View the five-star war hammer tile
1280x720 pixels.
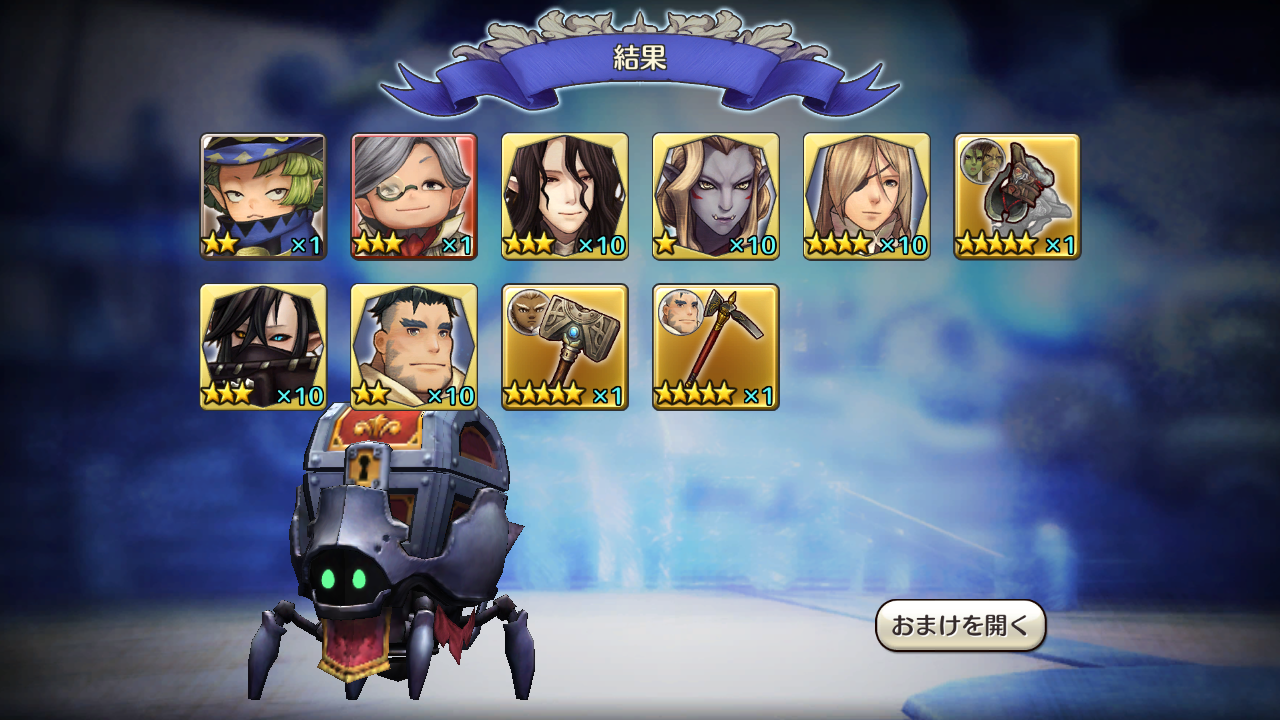click(x=565, y=347)
